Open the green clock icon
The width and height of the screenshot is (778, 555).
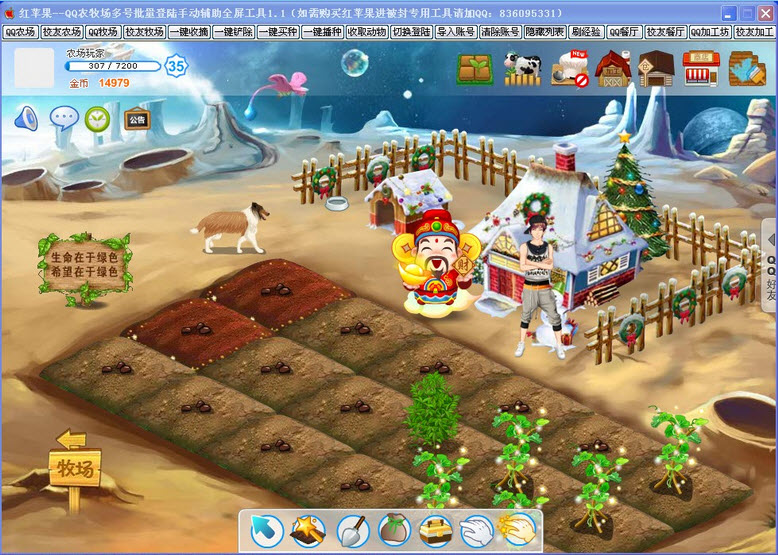click(x=98, y=119)
